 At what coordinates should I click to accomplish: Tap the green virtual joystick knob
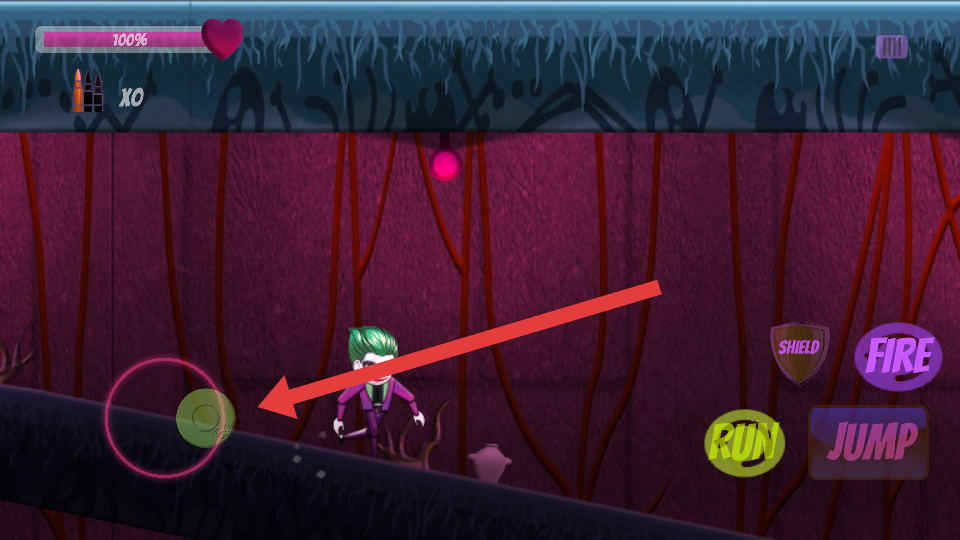[205, 417]
